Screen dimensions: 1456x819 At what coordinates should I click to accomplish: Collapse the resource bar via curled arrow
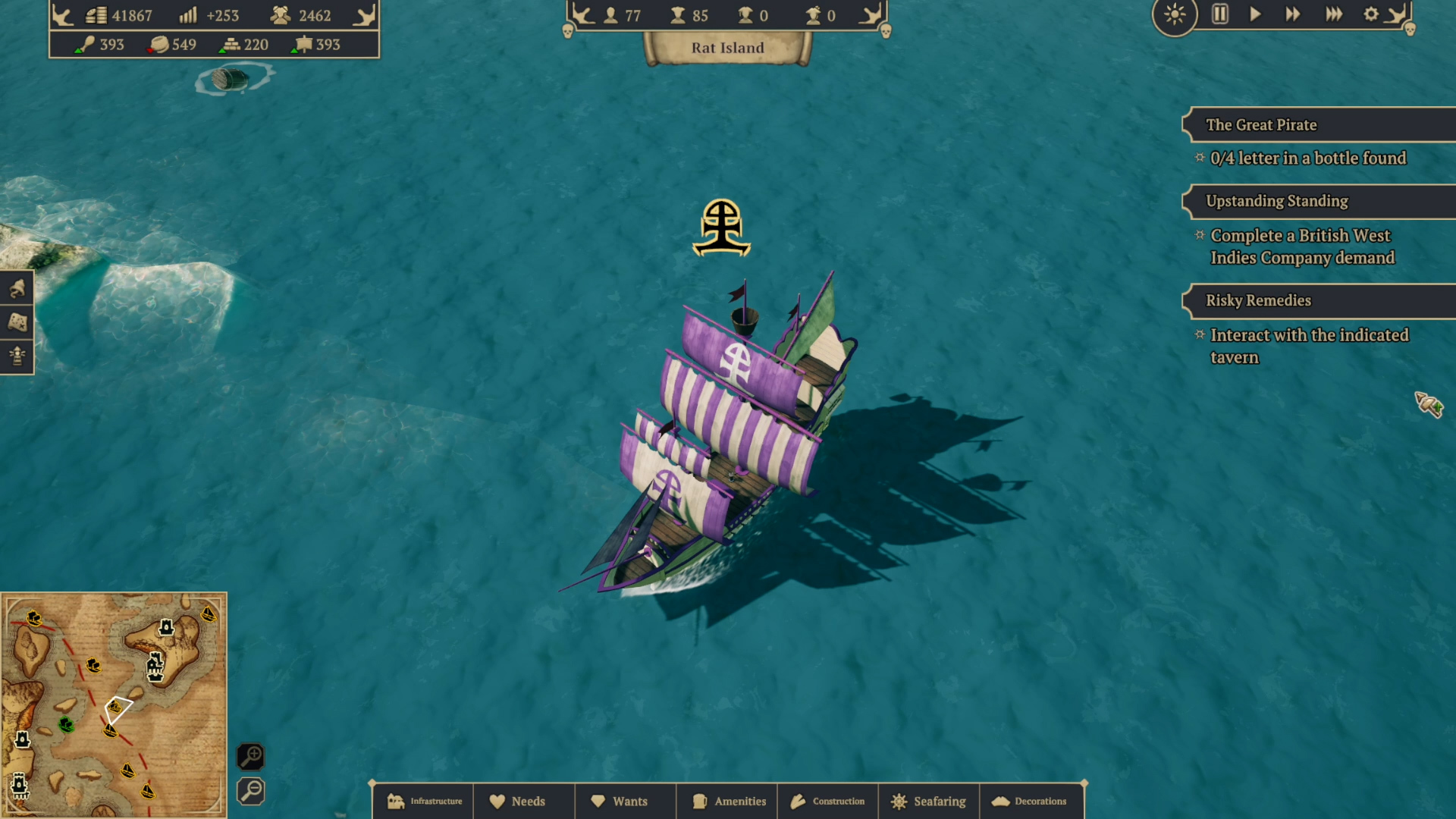[x=365, y=13]
